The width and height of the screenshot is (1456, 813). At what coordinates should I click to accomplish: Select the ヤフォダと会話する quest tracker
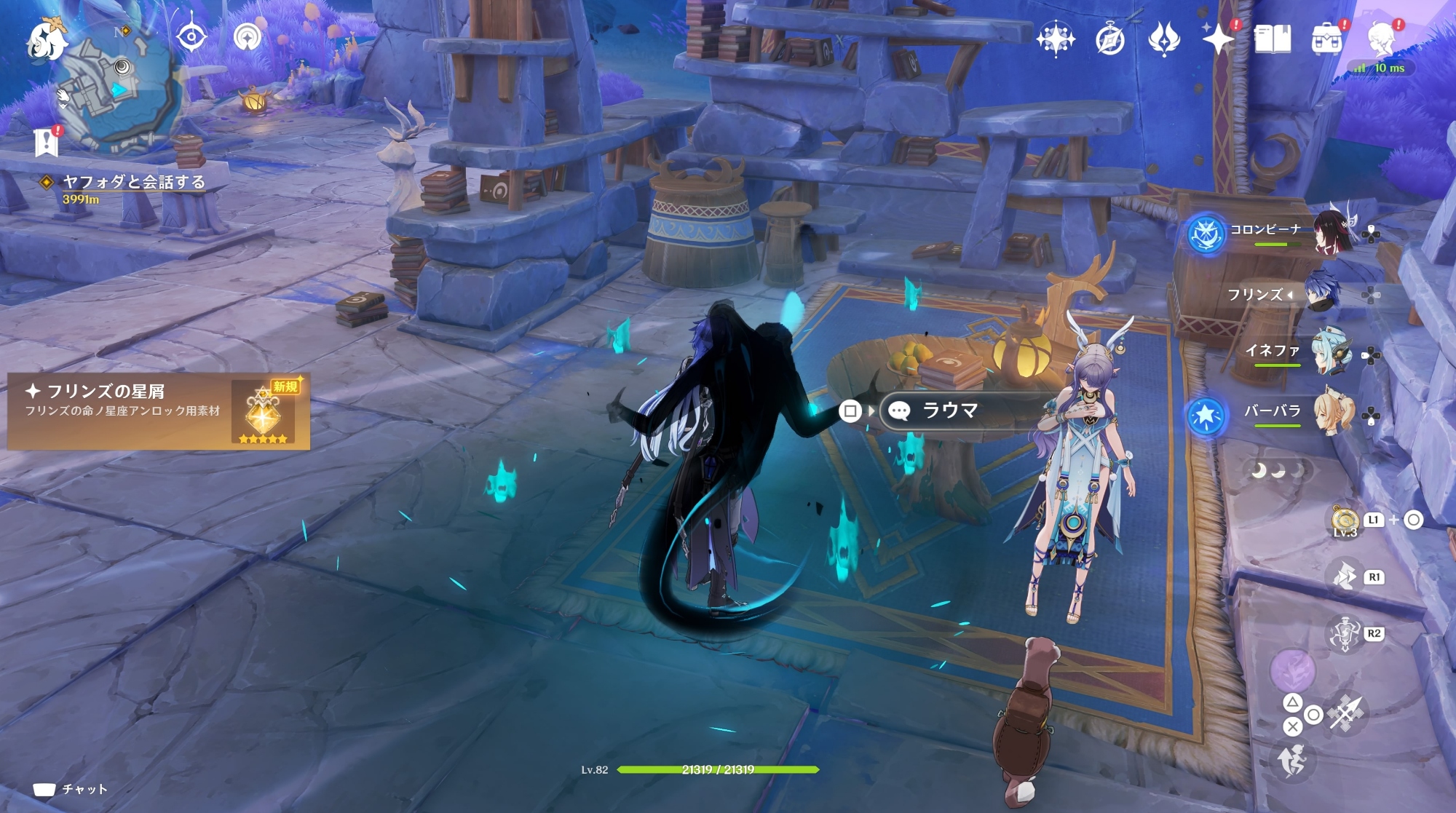pyautogui.click(x=133, y=182)
